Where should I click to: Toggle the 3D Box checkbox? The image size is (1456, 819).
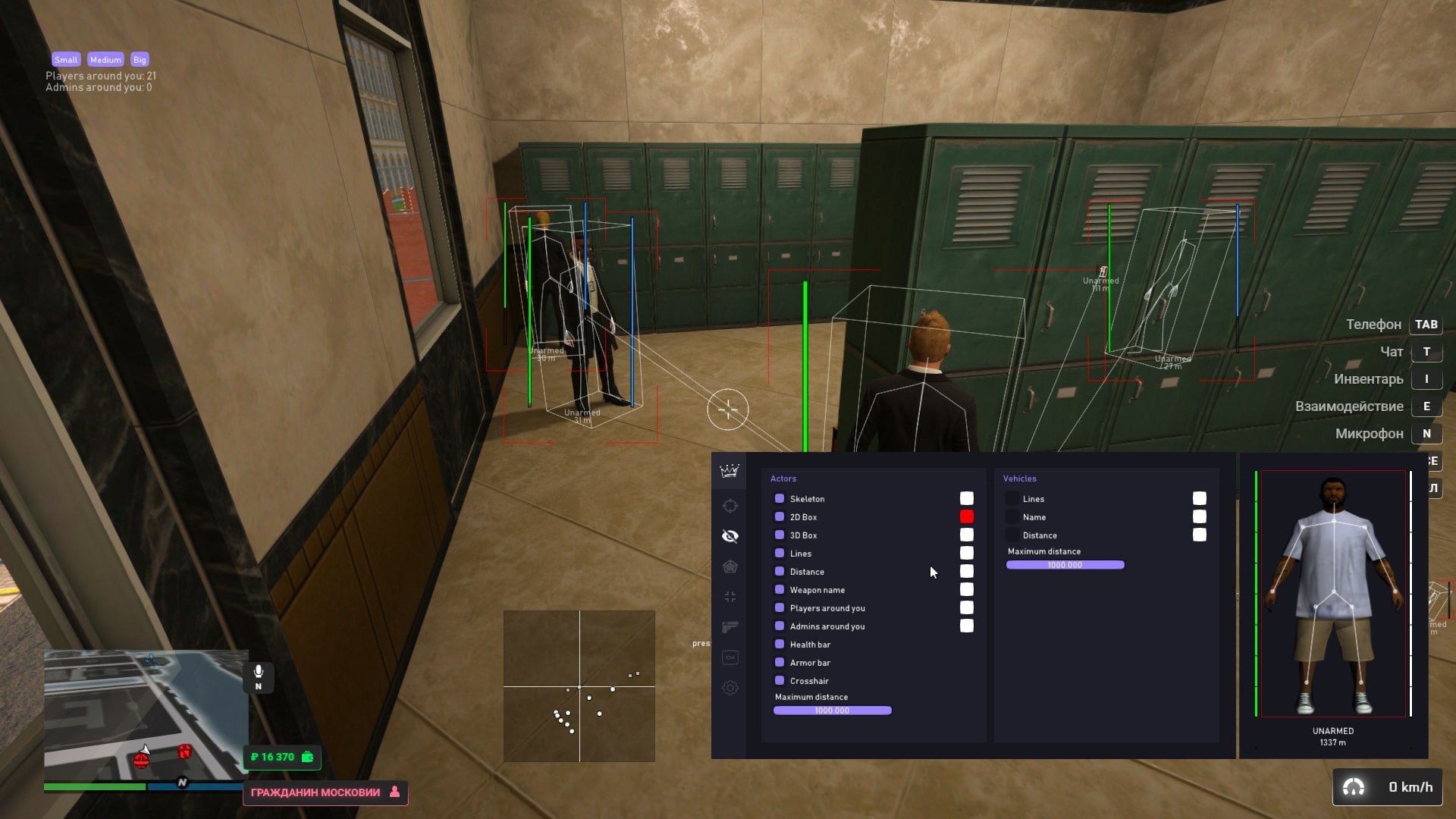780,535
